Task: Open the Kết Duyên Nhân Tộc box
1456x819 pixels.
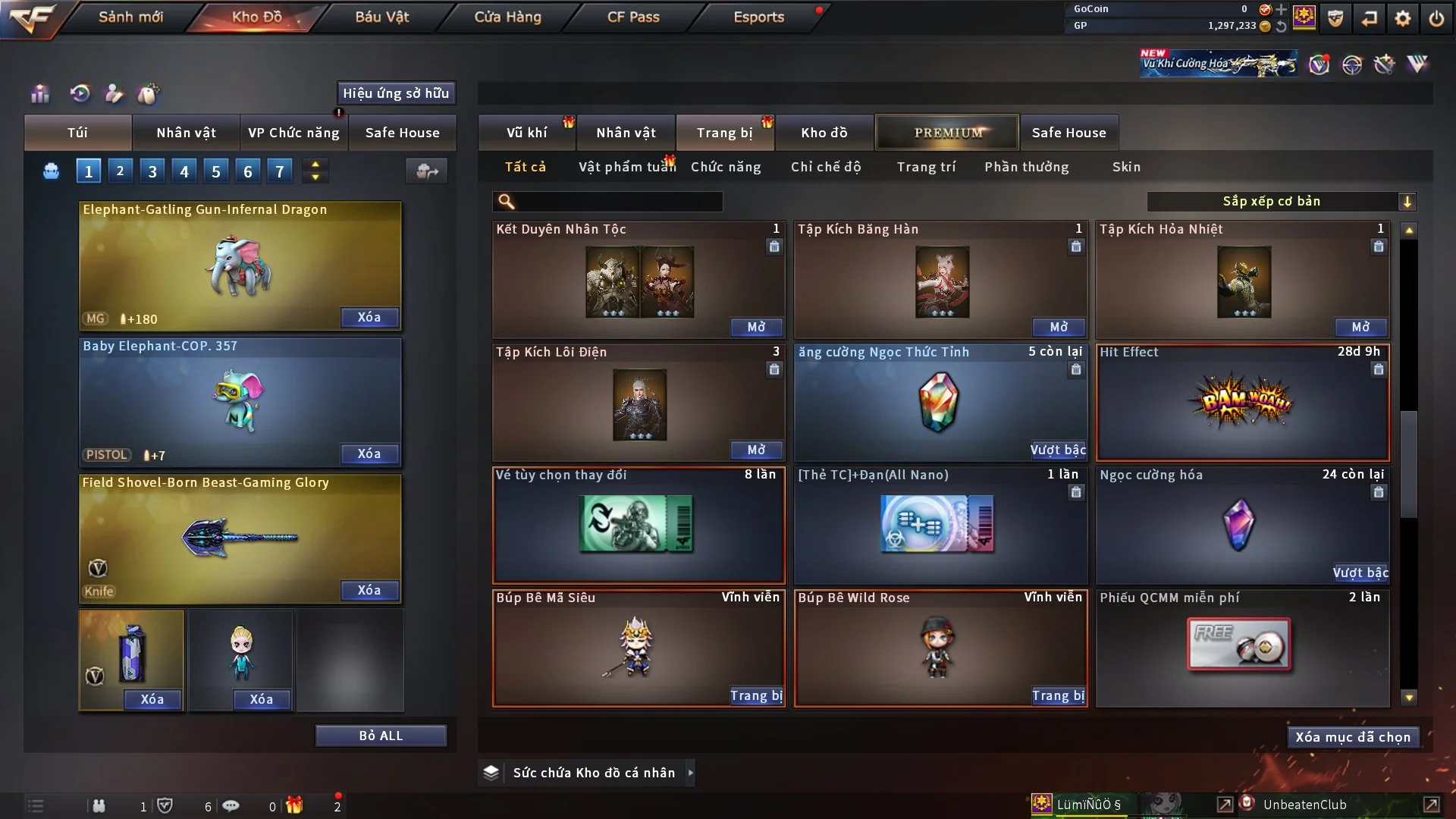Action: [756, 327]
